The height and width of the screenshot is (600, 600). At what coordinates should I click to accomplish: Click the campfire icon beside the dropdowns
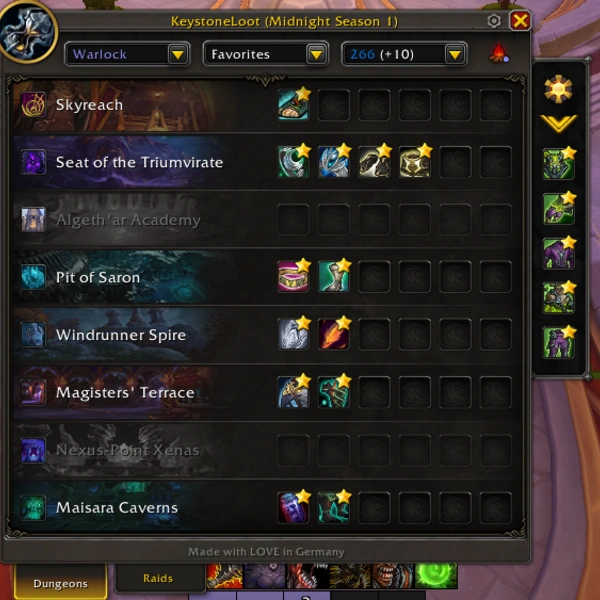coord(497,54)
